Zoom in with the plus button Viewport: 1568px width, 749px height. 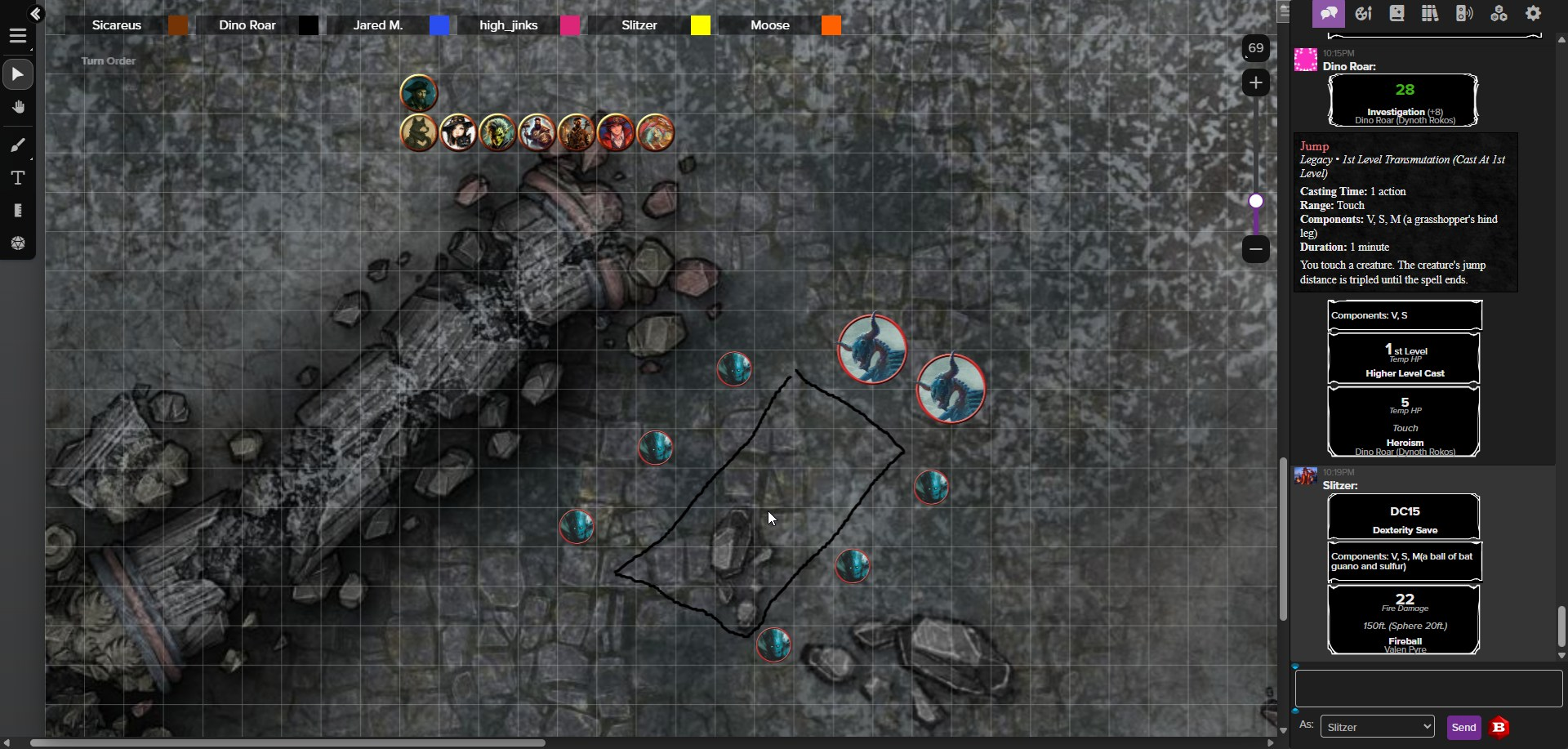click(x=1256, y=82)
